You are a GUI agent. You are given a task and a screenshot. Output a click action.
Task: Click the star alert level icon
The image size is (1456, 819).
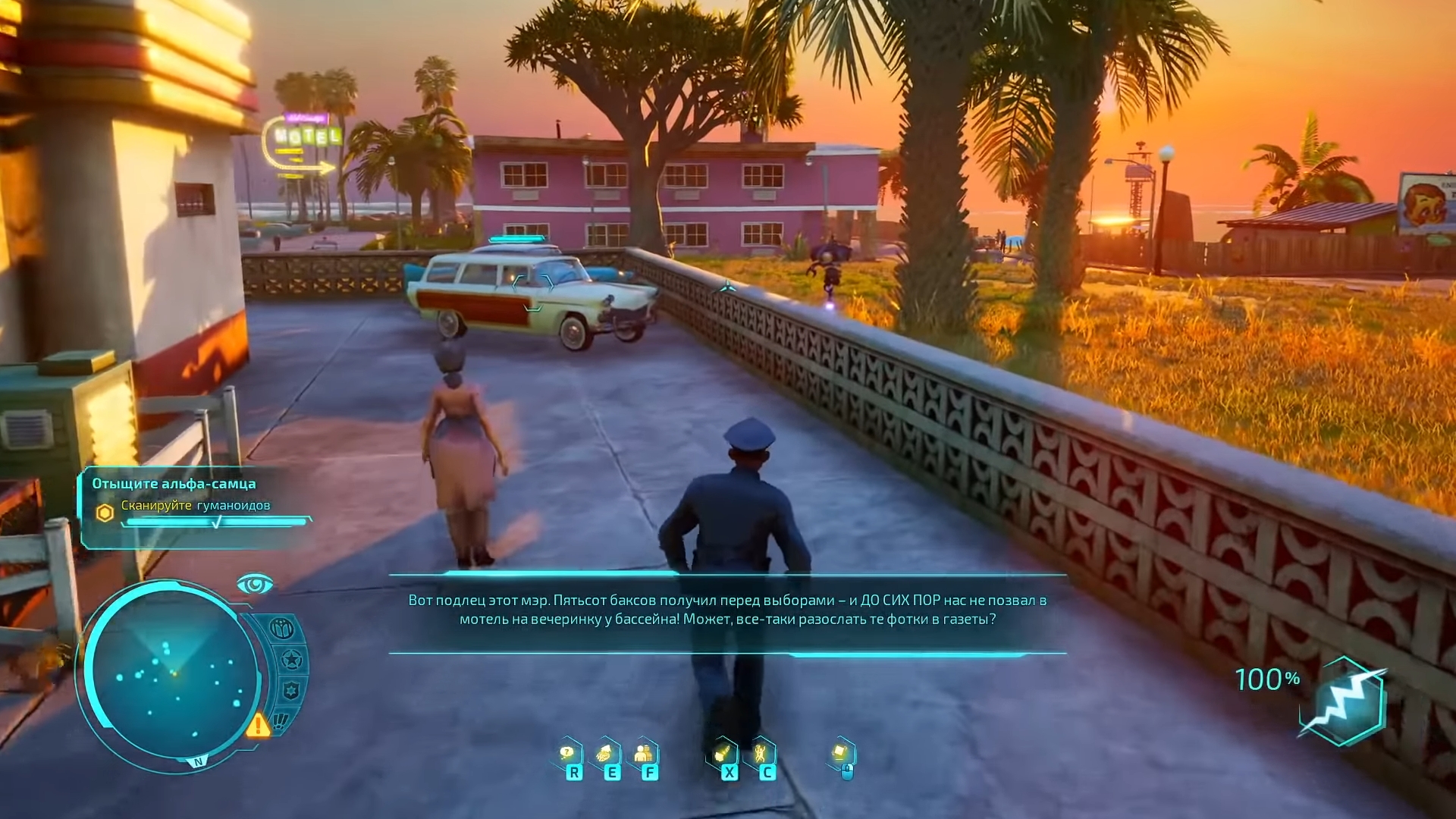(291, 660)
